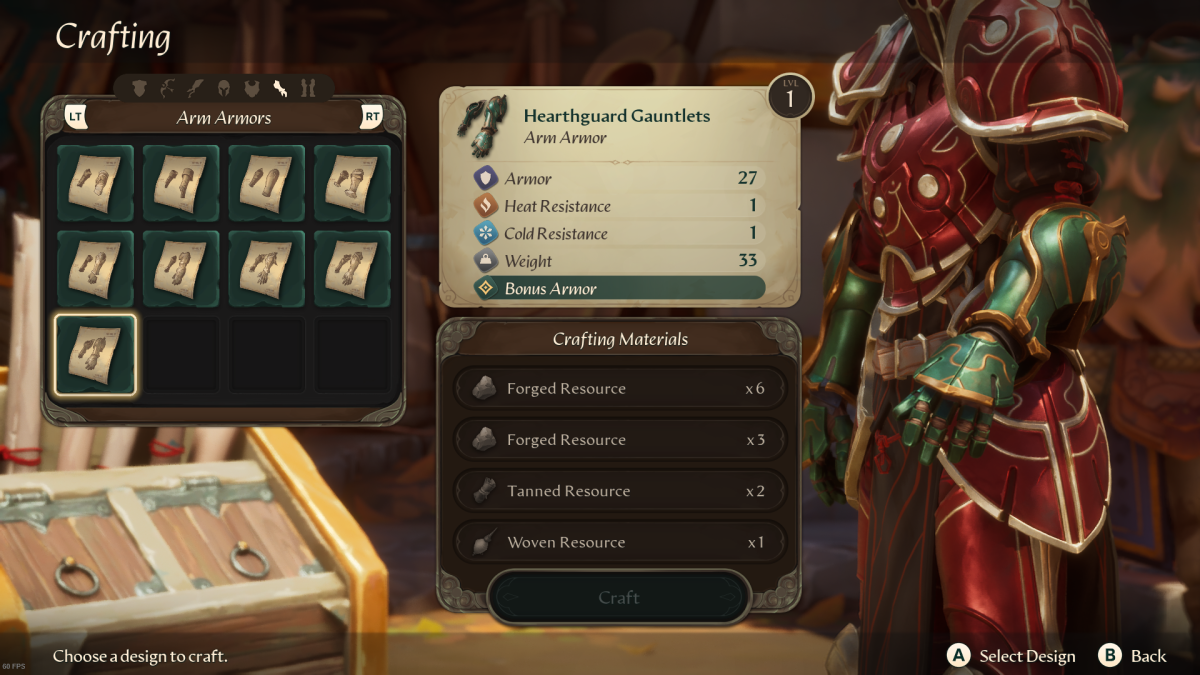Select the active arm armor category tab

(x=280, y=89)
